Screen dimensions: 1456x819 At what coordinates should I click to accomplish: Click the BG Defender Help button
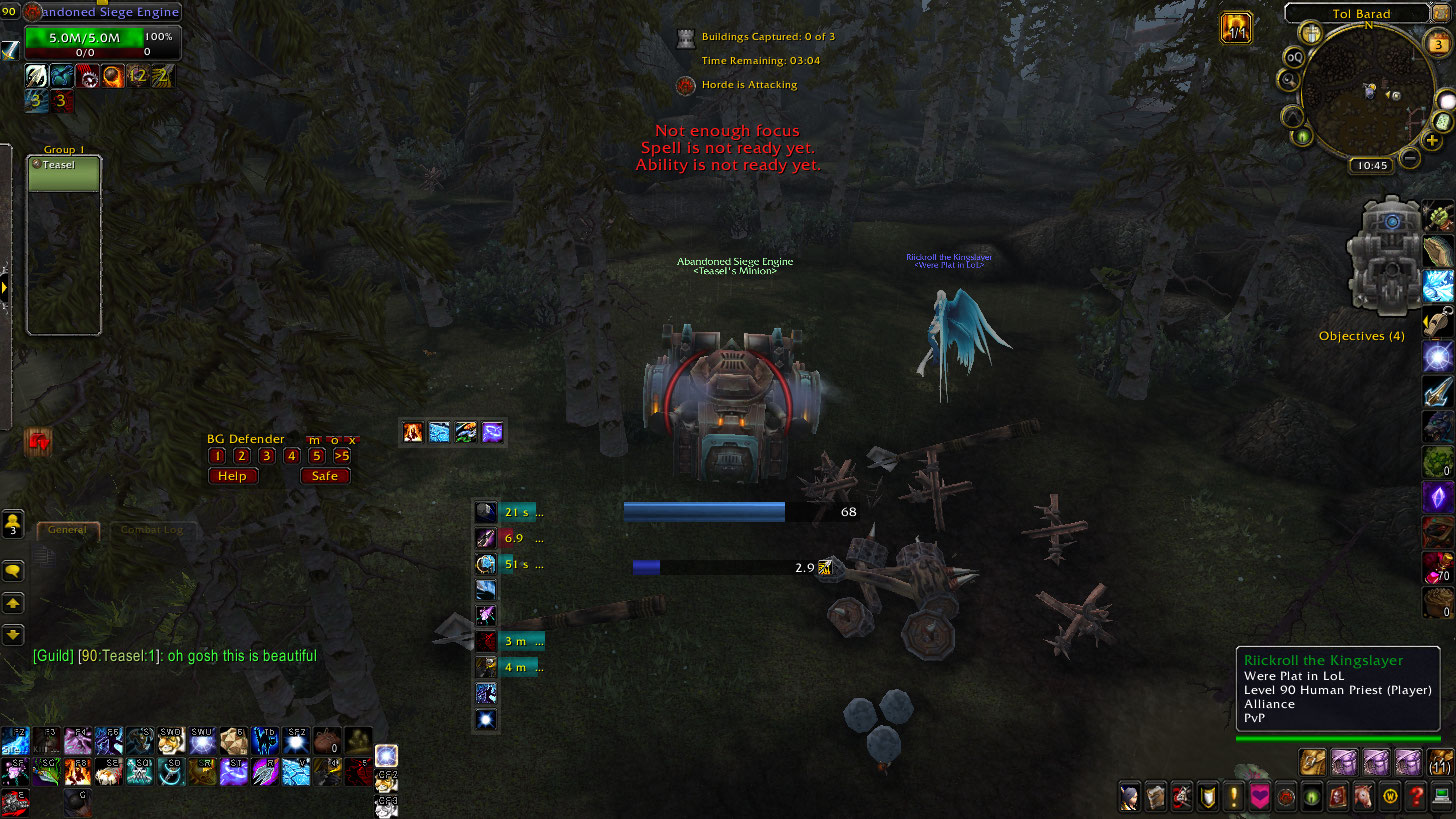click(232, 476)
